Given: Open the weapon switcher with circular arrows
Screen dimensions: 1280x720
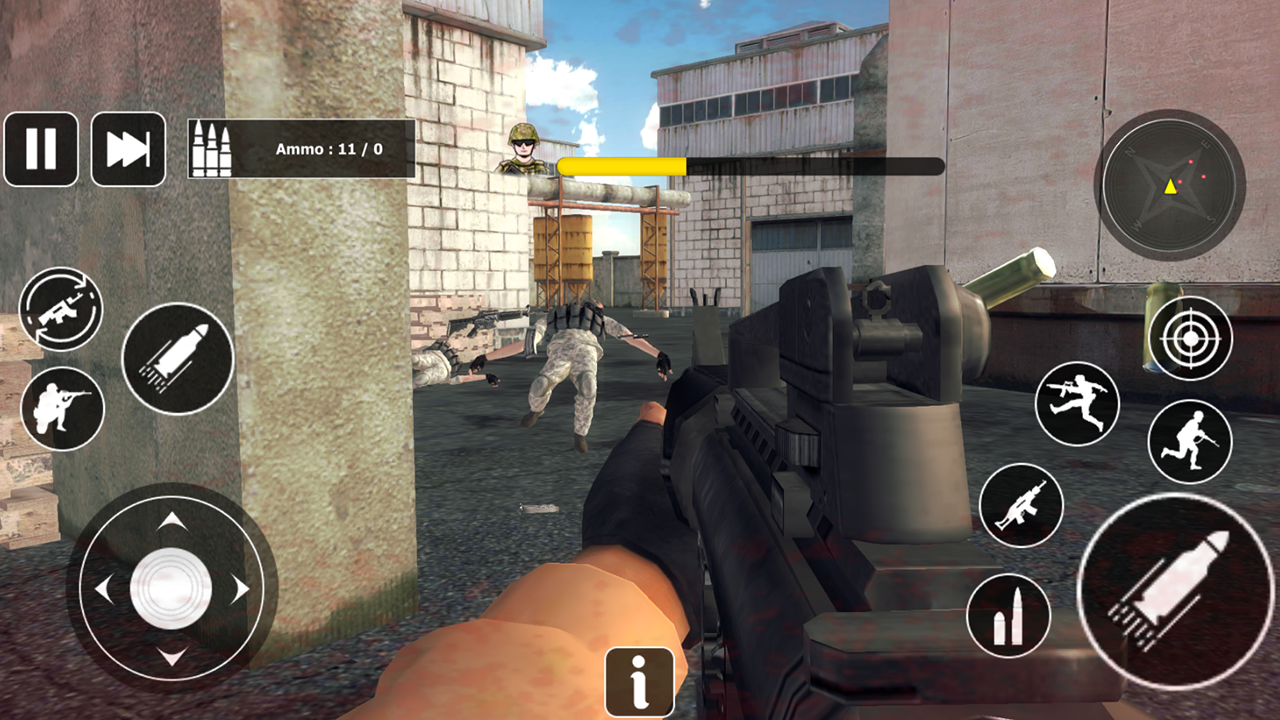Looking at the screenshot, I should [x=62, y=309].
